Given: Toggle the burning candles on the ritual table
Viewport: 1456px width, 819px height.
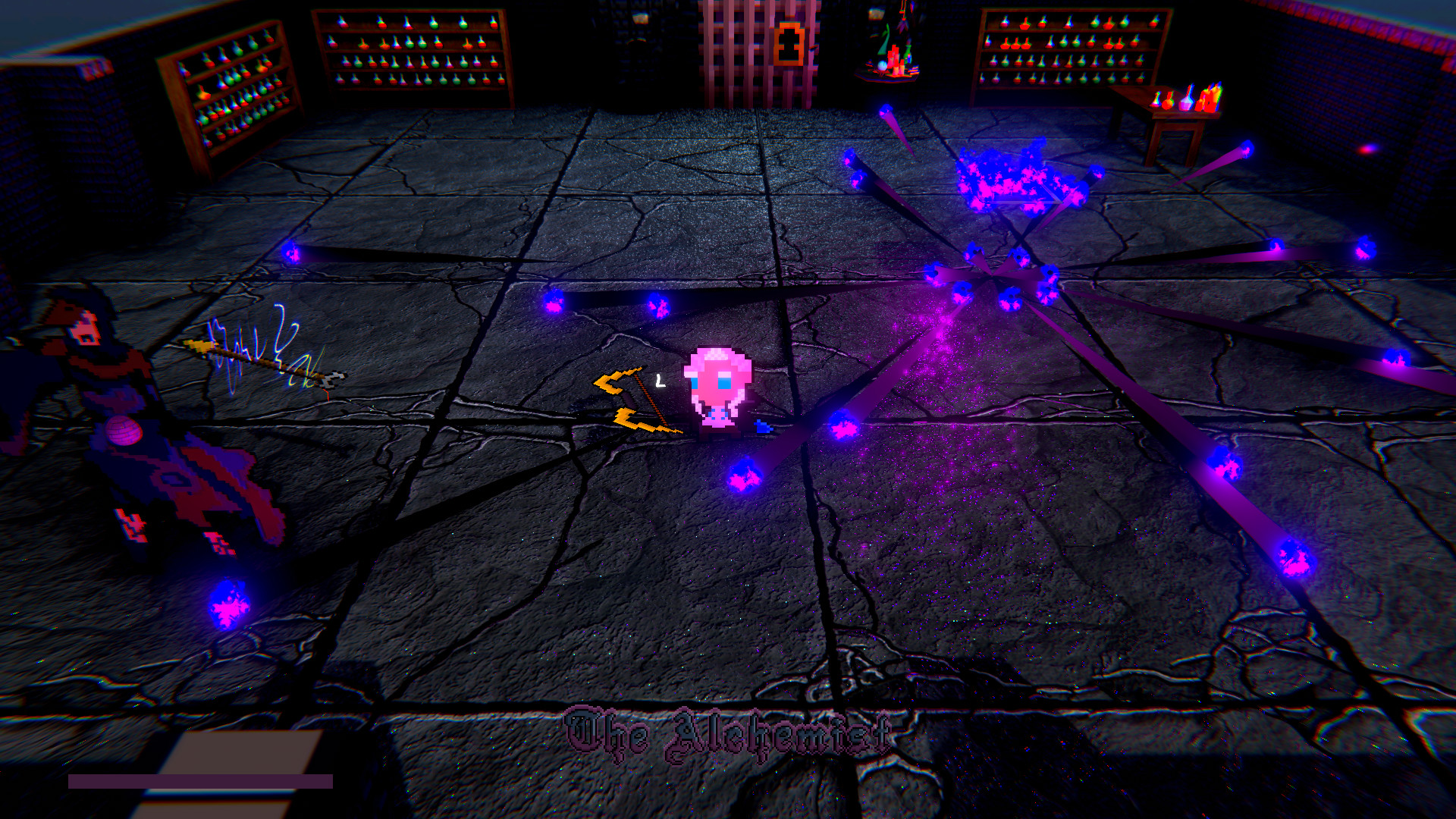Looking at the screenshot, I should point(895,59).
